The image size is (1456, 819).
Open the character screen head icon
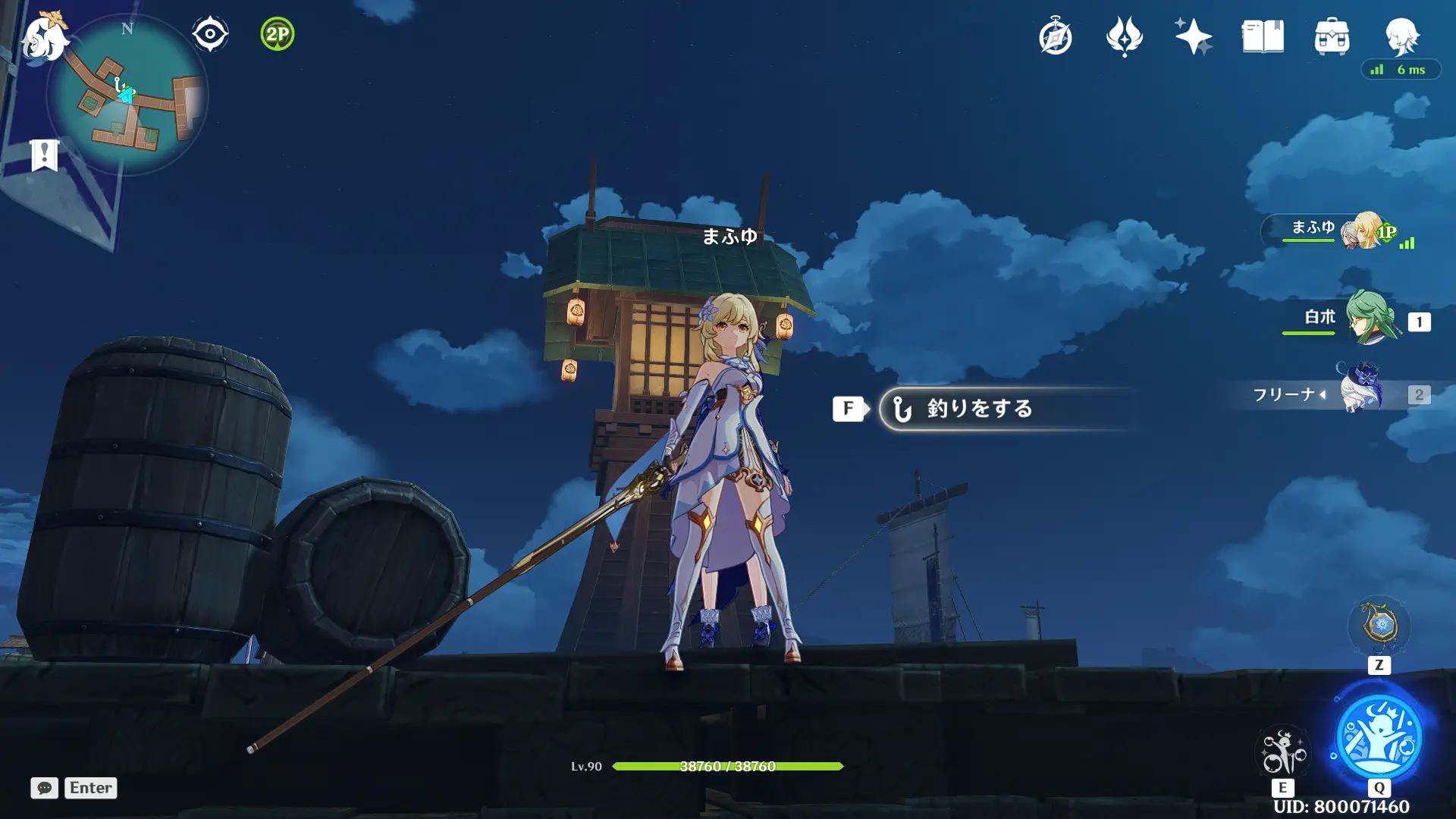click(1401, 35)
